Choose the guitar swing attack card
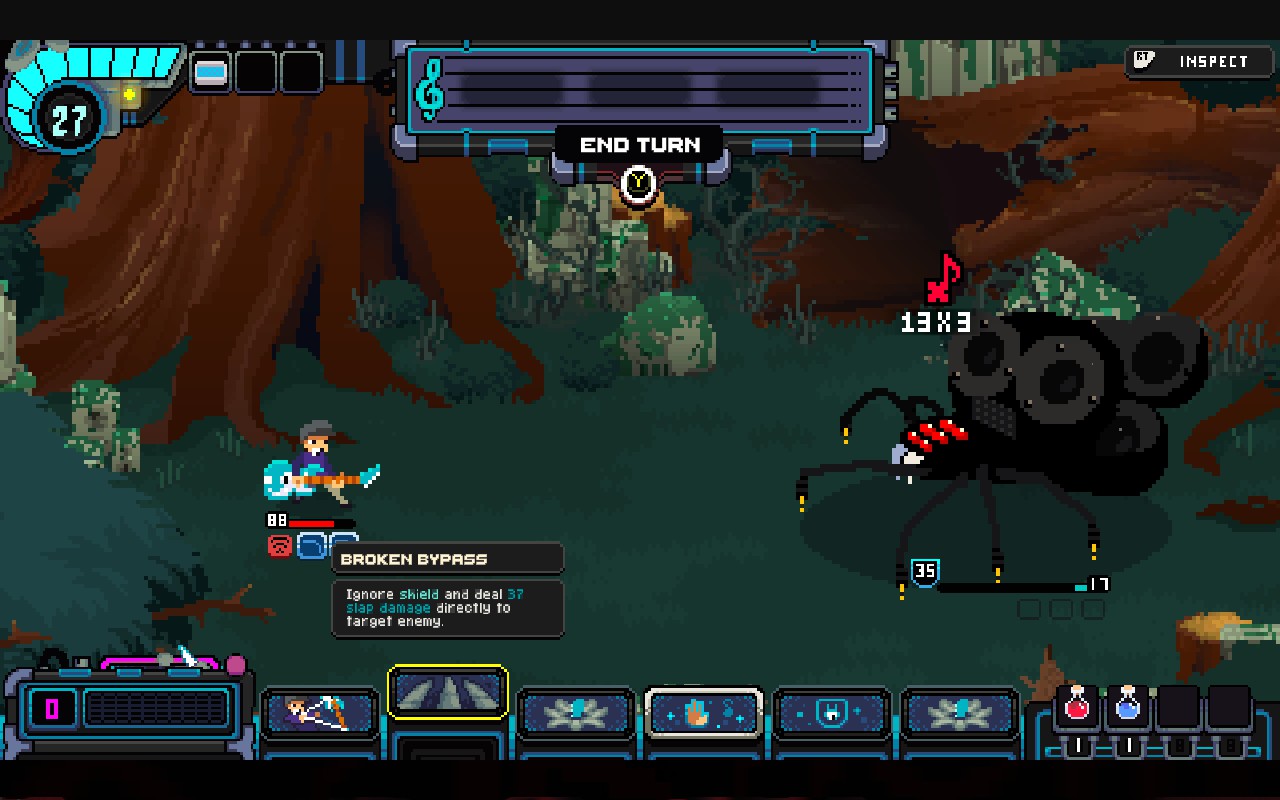 [320, 714]
